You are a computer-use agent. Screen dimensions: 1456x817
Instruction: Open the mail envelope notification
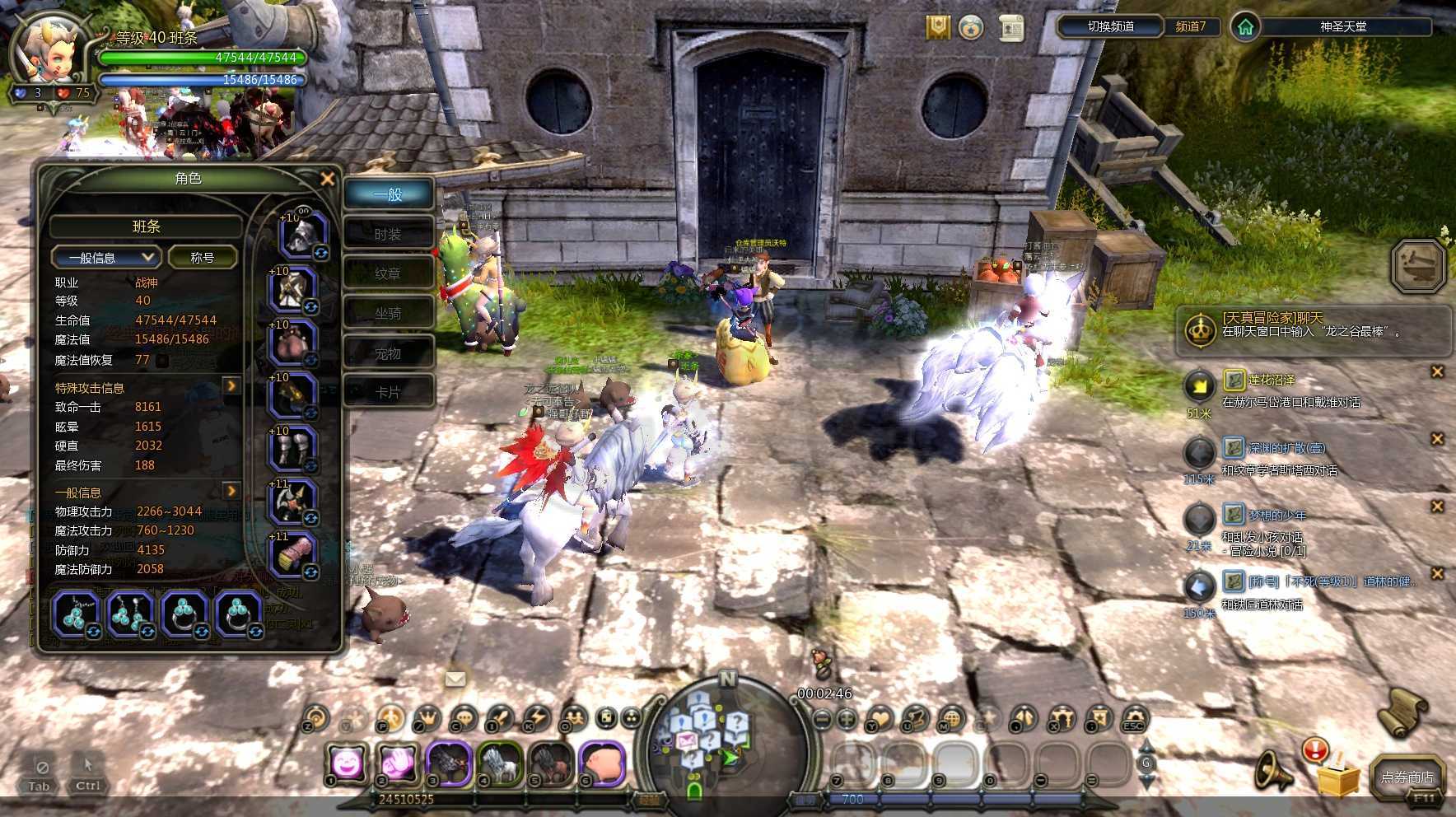pyautogui.click(x=455, y=679)
